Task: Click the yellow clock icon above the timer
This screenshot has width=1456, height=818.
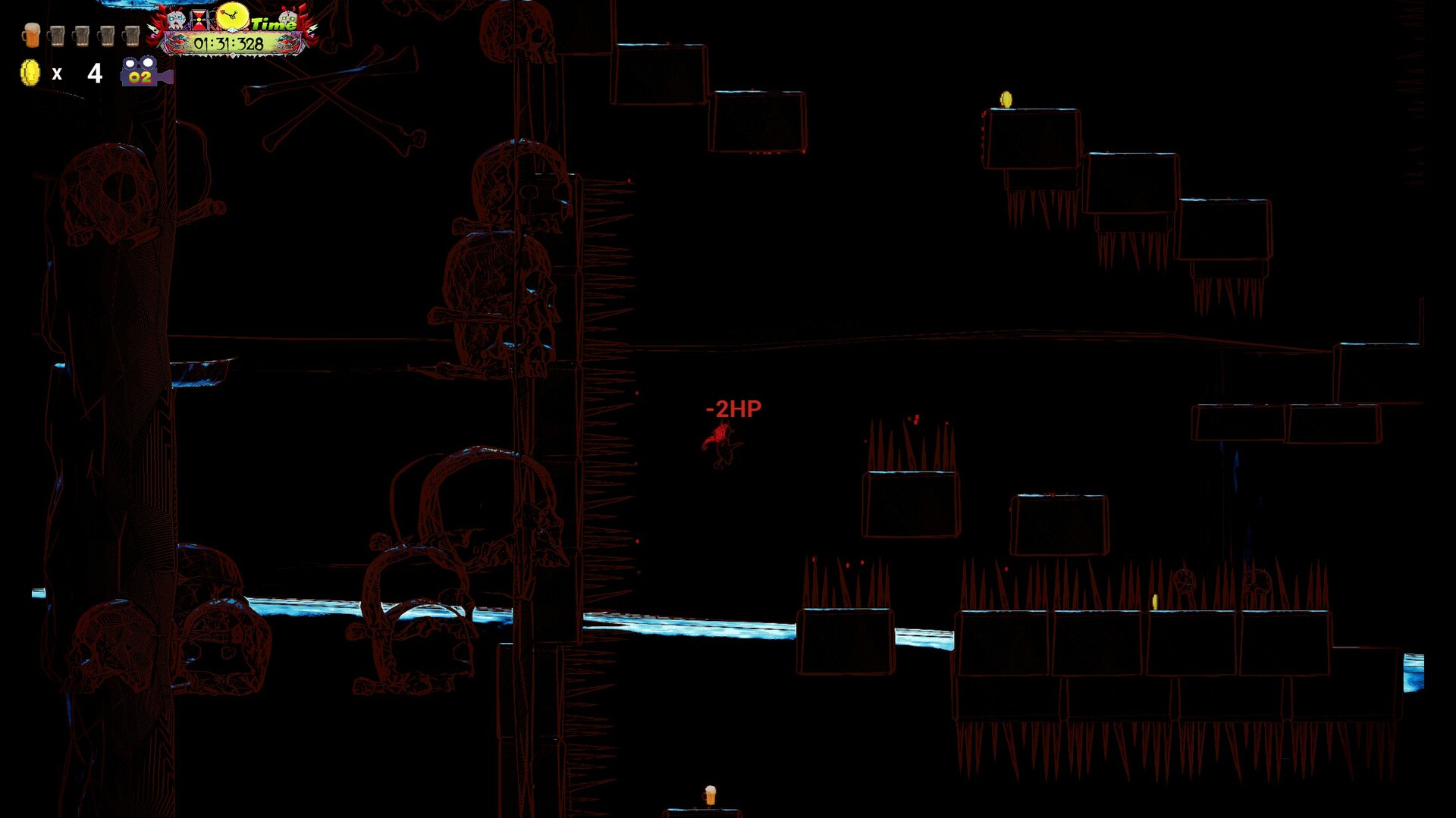Action: coord(231,17)
